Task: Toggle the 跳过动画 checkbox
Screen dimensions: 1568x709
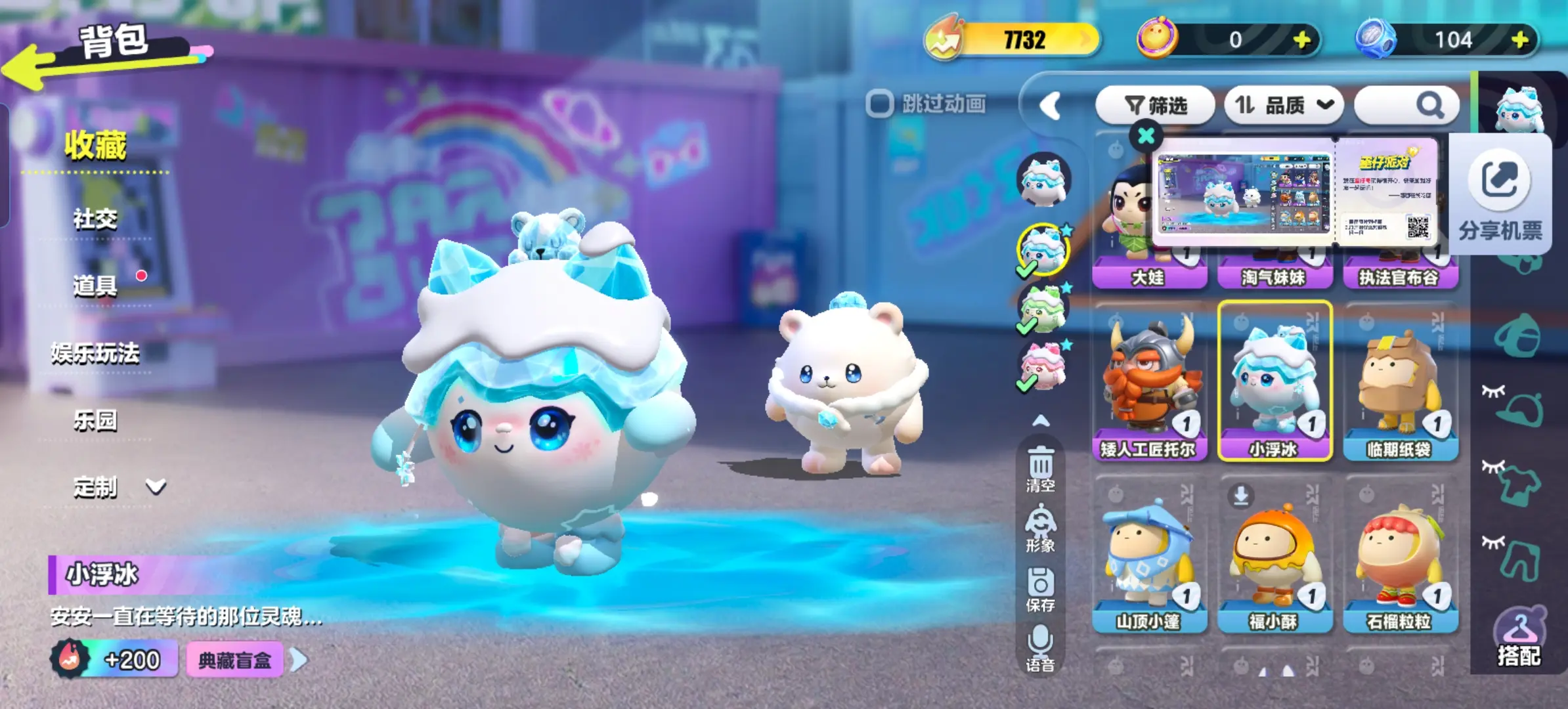Action: coord(880,104)
